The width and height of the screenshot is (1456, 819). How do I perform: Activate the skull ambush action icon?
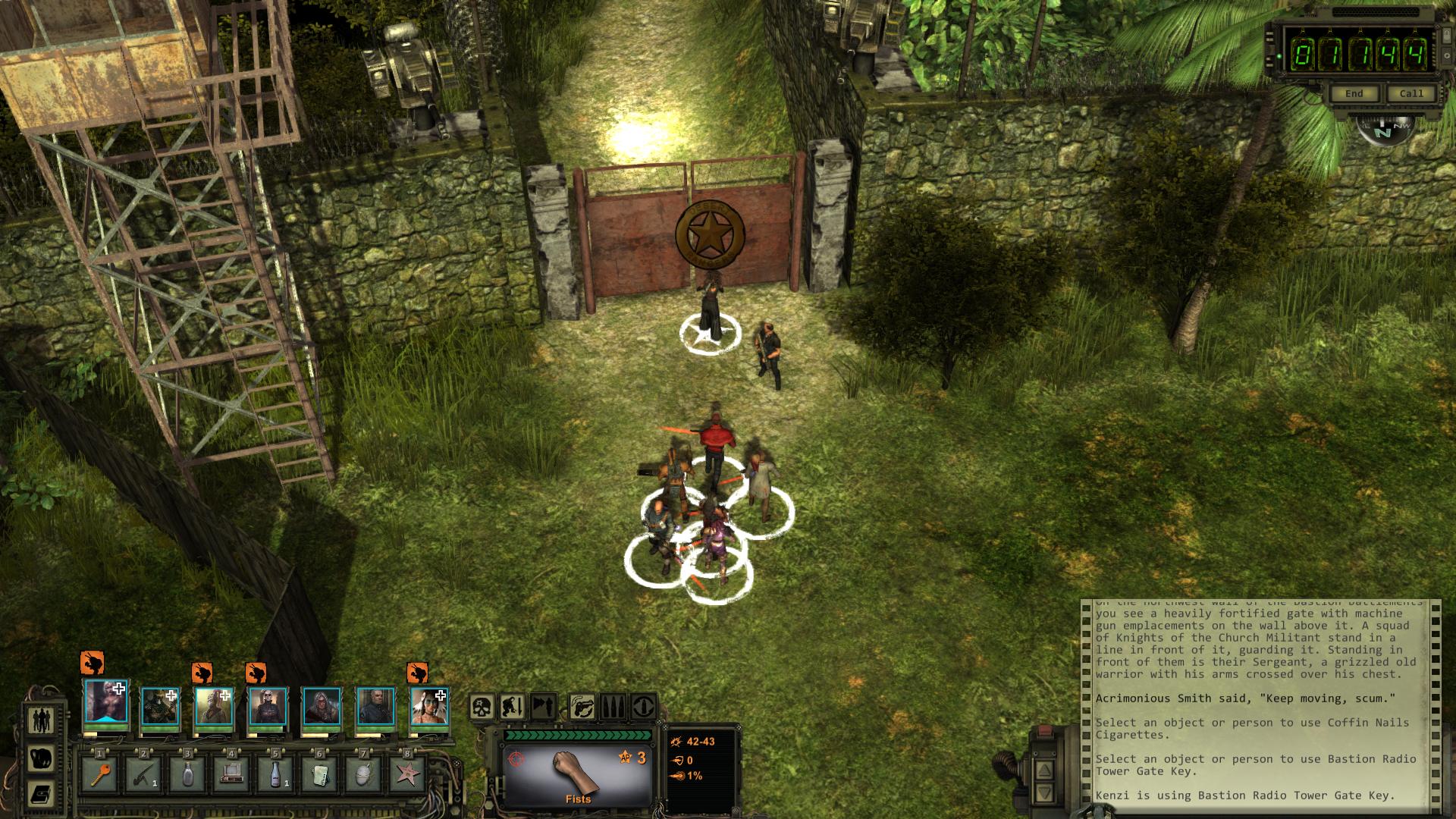(482, 708)
